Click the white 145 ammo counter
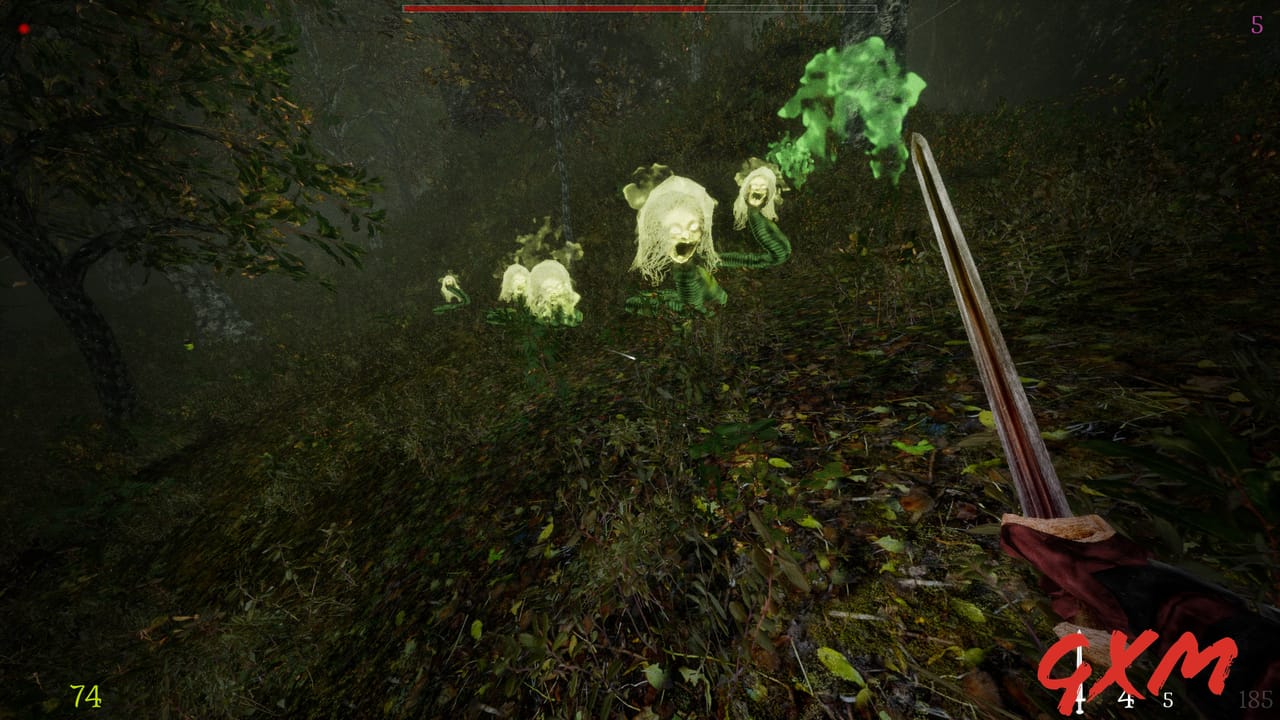 tap(1126, 701)
